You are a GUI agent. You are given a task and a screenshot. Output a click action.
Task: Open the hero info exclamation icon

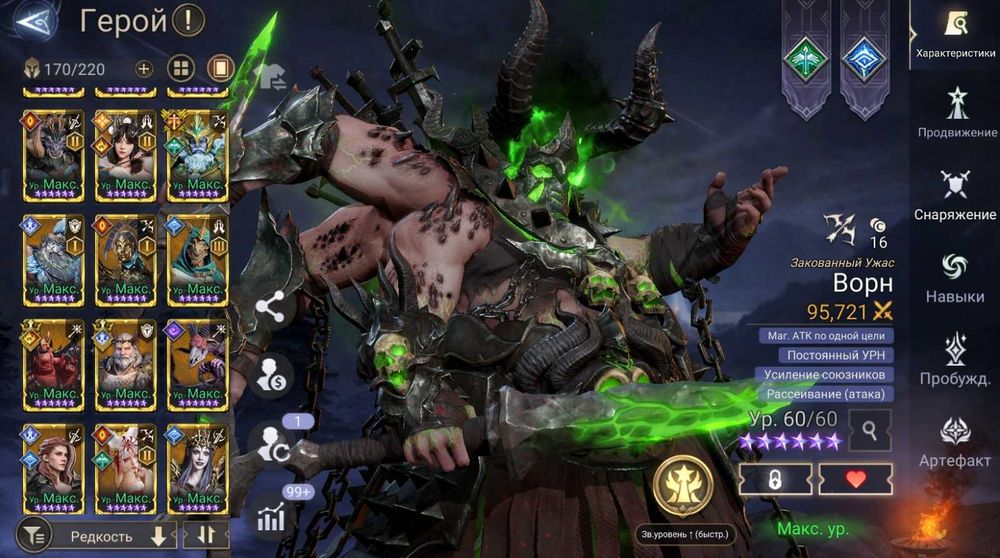(188, 20)
